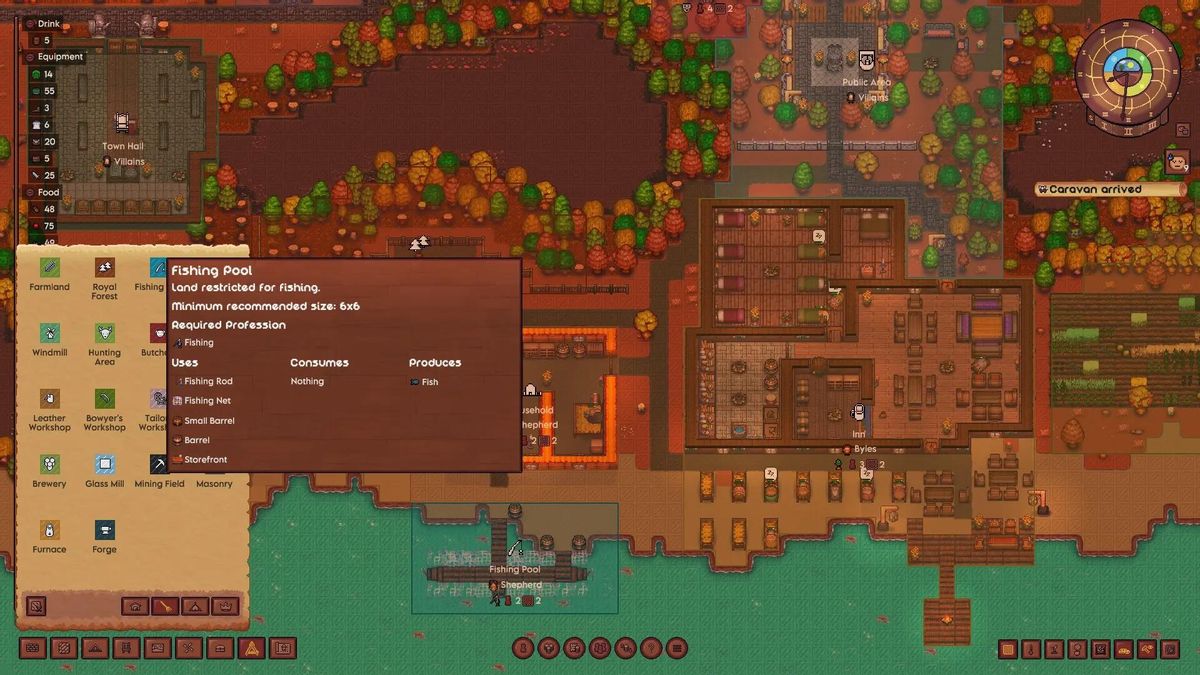Collapse the Equipment resource category
The height and width of the screenshot is (675, 1200).
pyautogui.click(x=30, y=57)
